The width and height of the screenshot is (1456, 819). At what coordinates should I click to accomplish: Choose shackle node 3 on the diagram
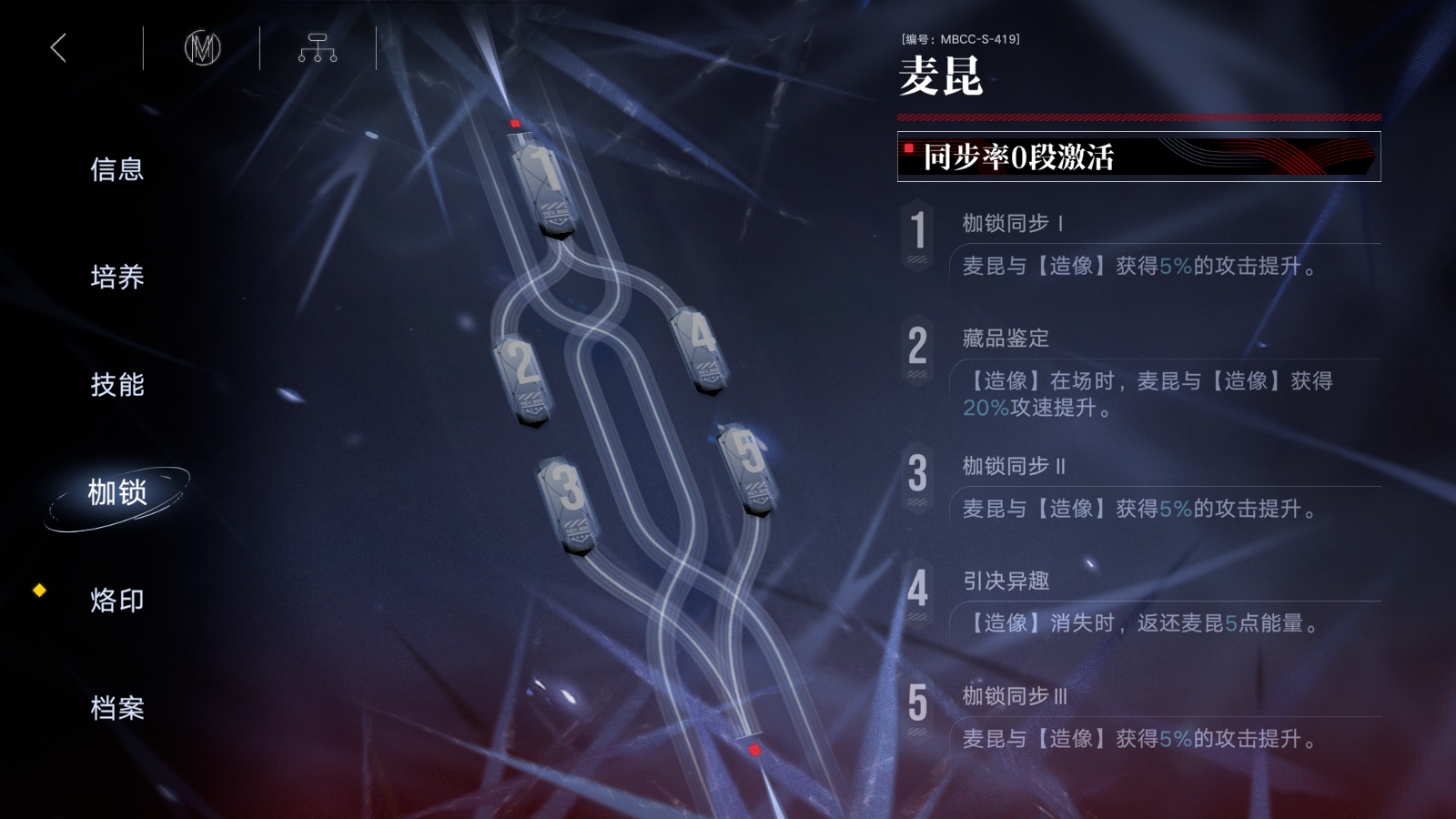pyautogui.click(x=567, y=503)
